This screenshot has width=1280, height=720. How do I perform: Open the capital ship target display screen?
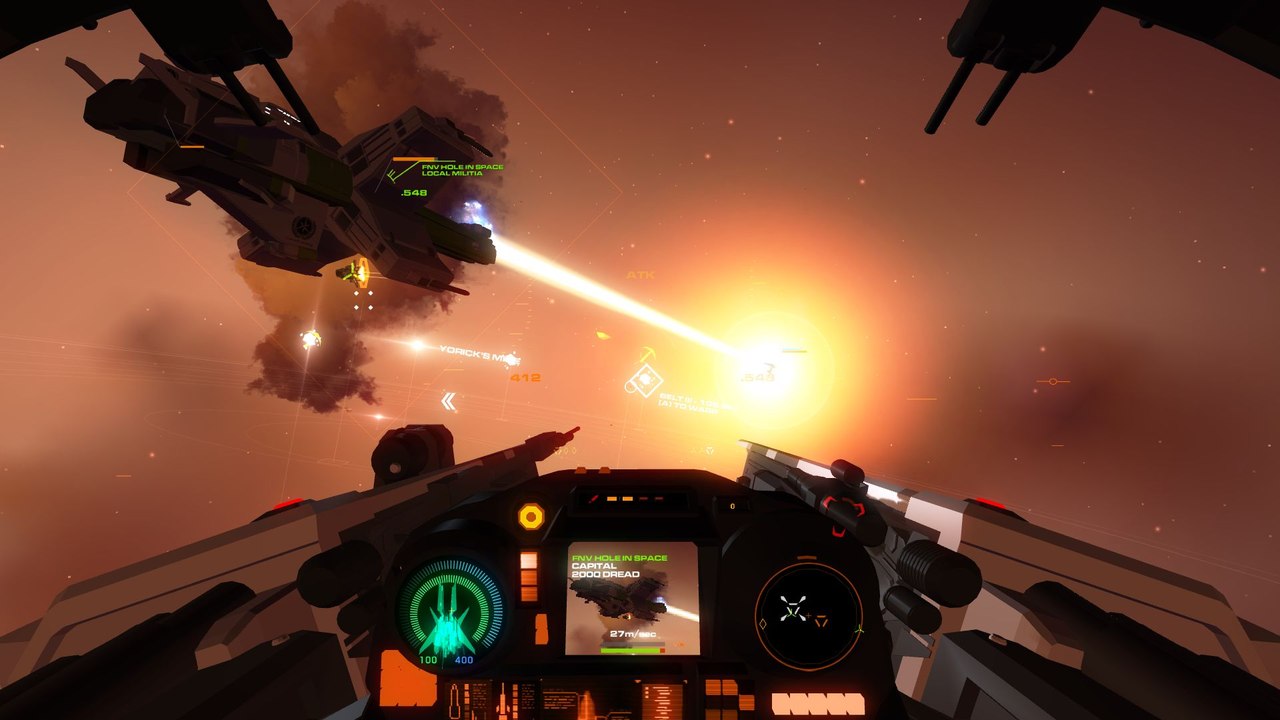pos(632,598)
